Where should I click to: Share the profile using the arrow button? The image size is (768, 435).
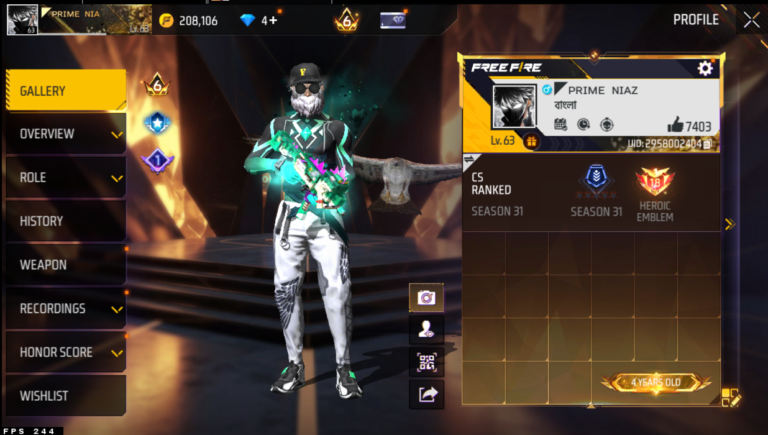[x=426, y=394]
